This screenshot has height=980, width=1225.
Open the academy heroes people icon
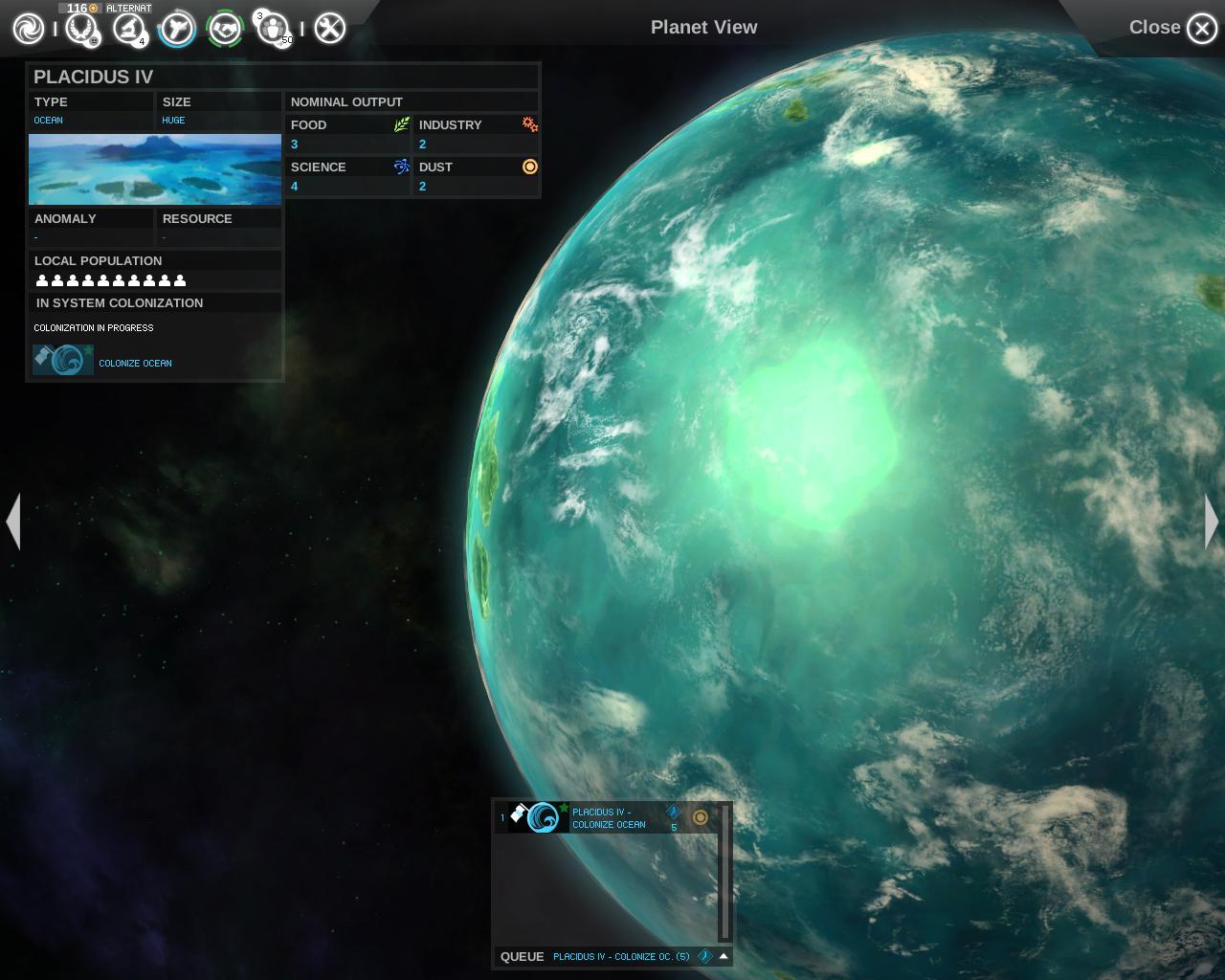click(x=273, y=29)
